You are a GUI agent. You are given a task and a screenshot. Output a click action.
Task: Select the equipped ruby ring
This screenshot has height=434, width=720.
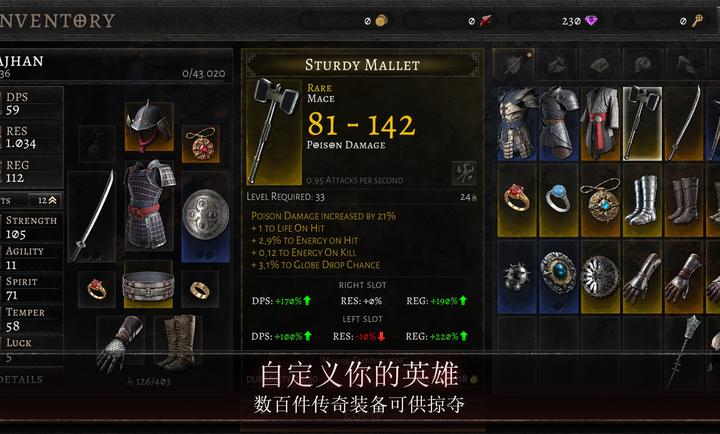point(97,288)
